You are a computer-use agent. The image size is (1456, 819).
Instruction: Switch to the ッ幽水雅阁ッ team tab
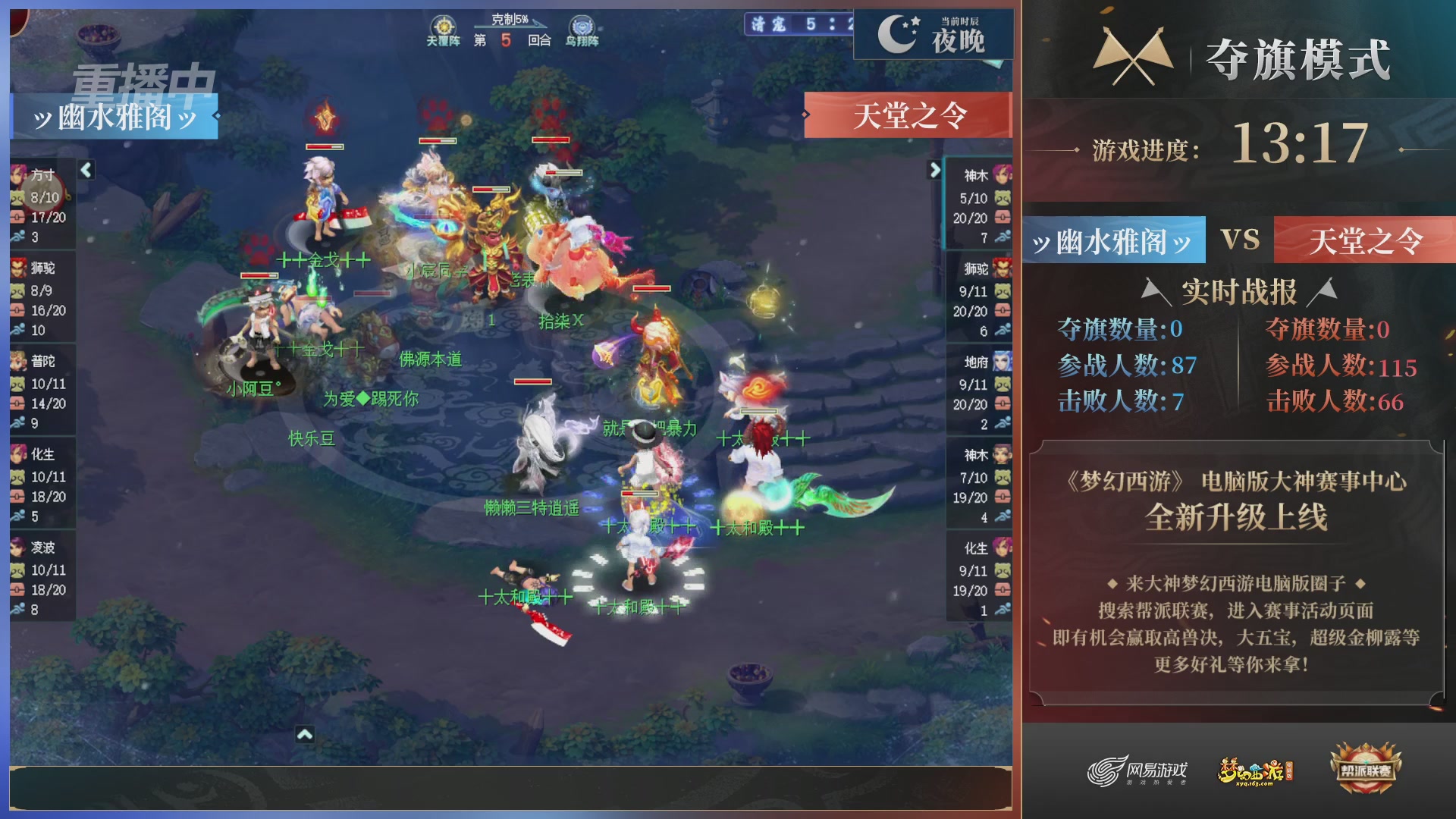pos(1112,240)
